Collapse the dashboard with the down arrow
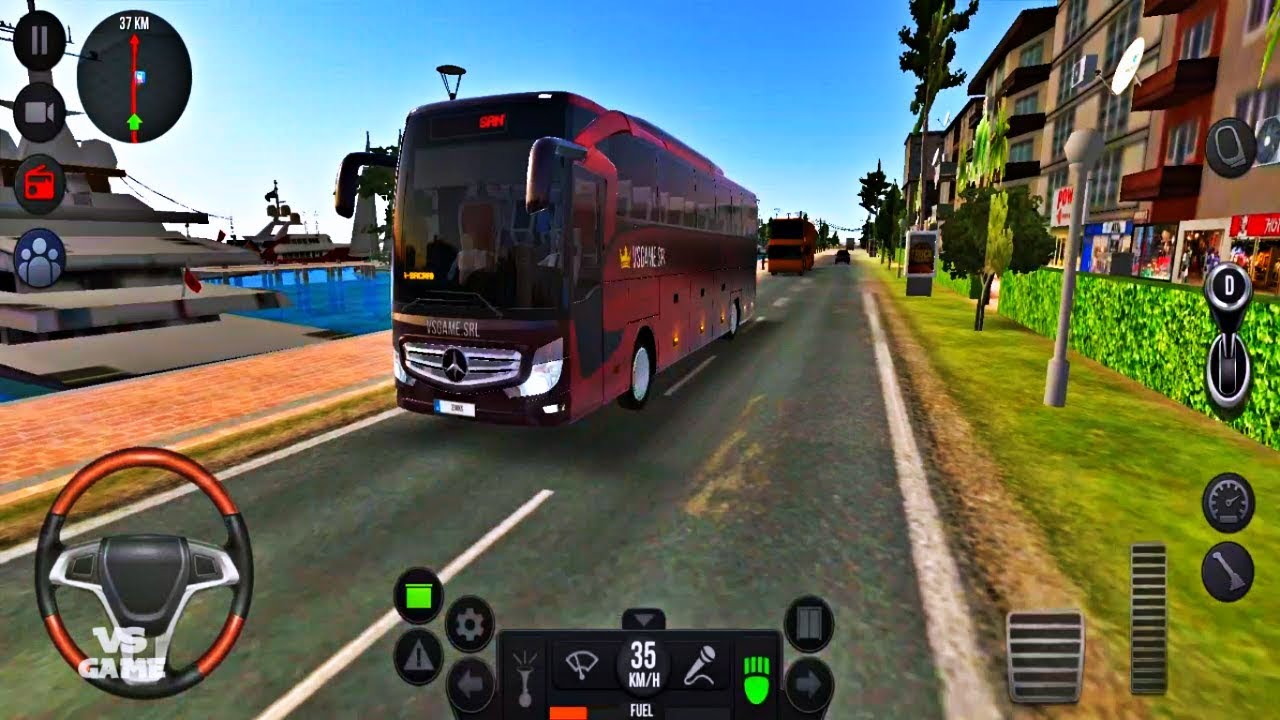This screenshot has height=720, width=1280. point(642,618)
